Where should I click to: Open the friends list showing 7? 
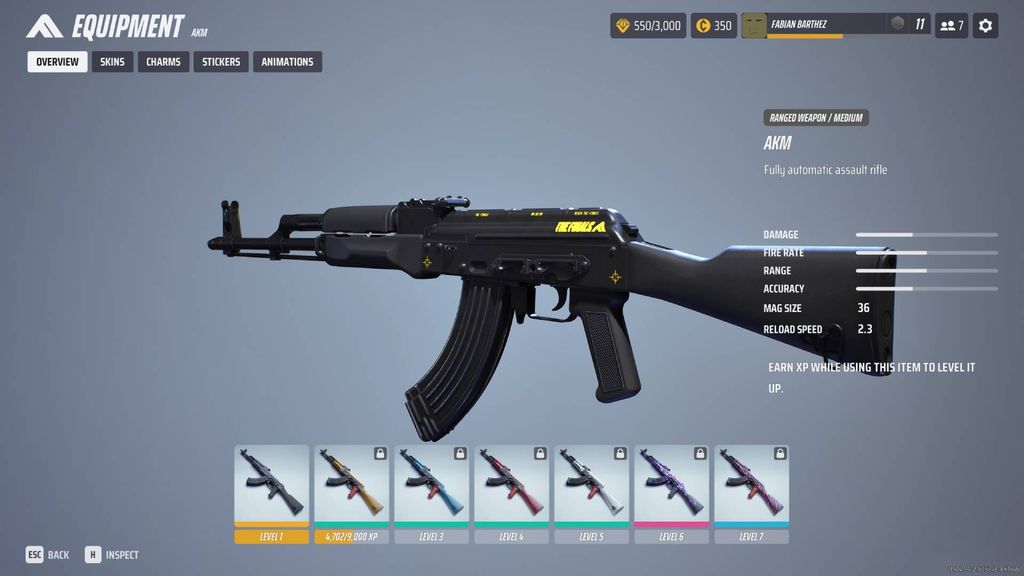(951, 26)
